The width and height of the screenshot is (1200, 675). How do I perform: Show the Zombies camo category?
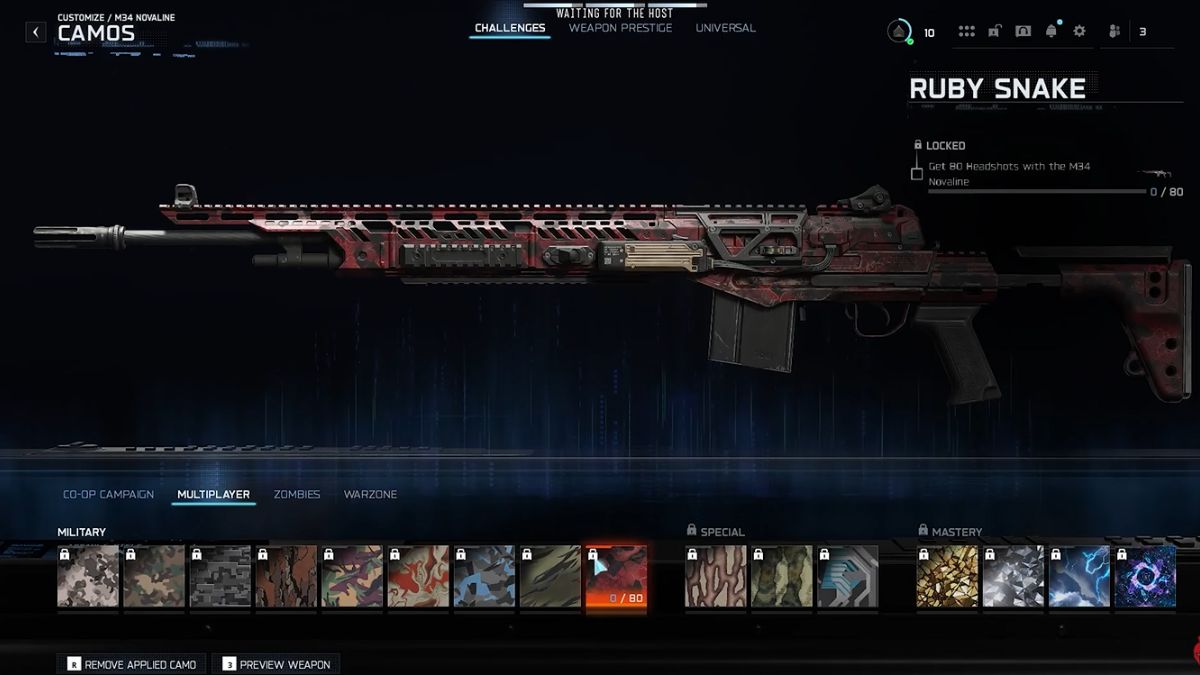coord(297,494)
